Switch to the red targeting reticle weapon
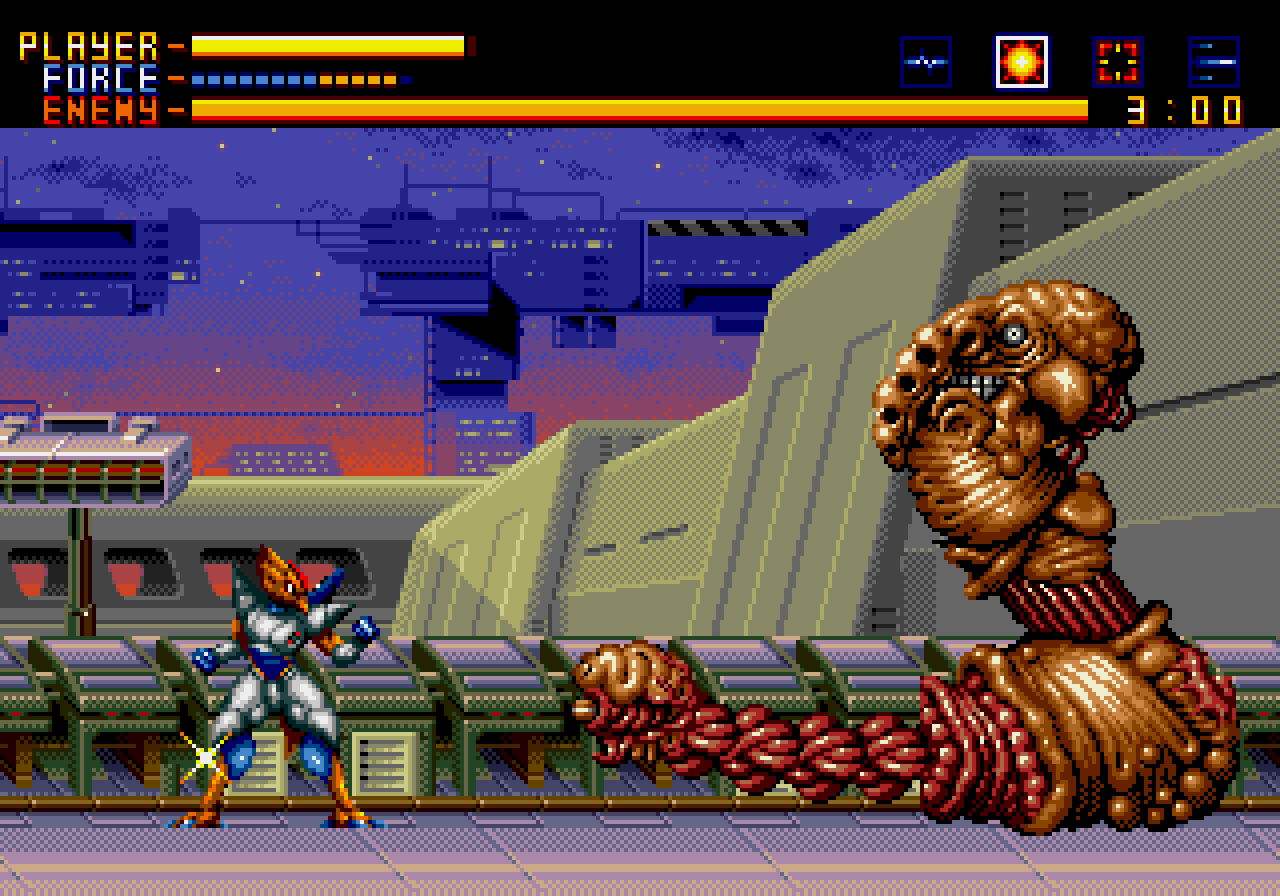Screen dimensions: 1280x896 1118,62
